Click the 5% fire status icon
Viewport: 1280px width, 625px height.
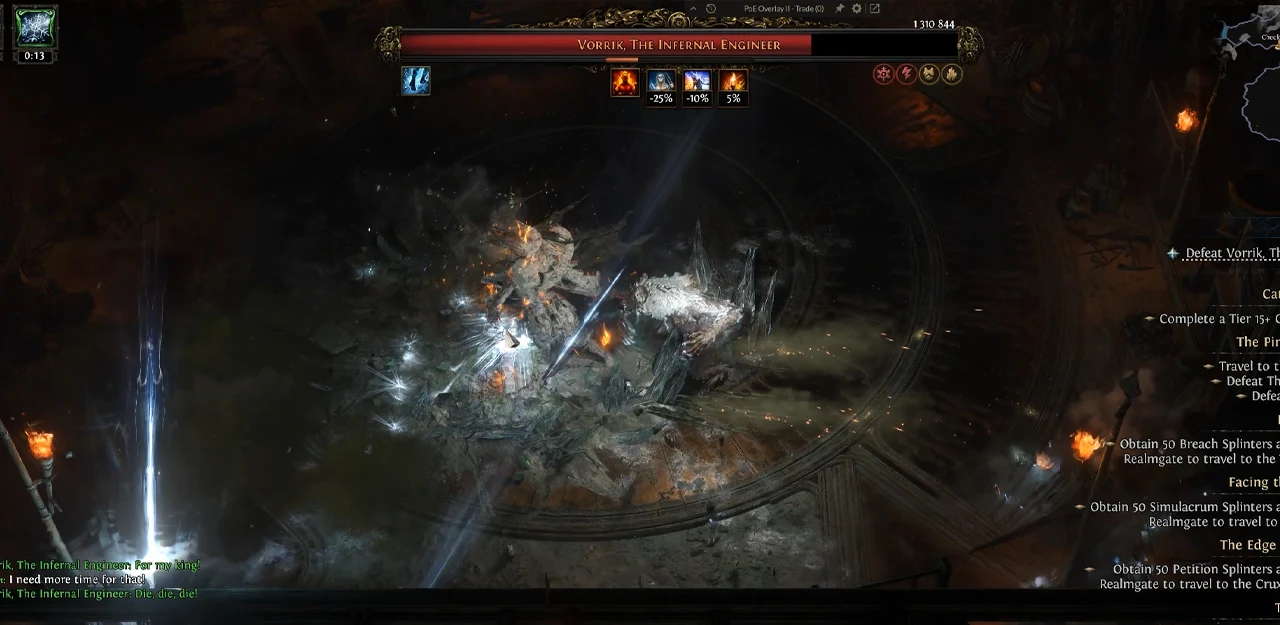click(x=733, y=82)
